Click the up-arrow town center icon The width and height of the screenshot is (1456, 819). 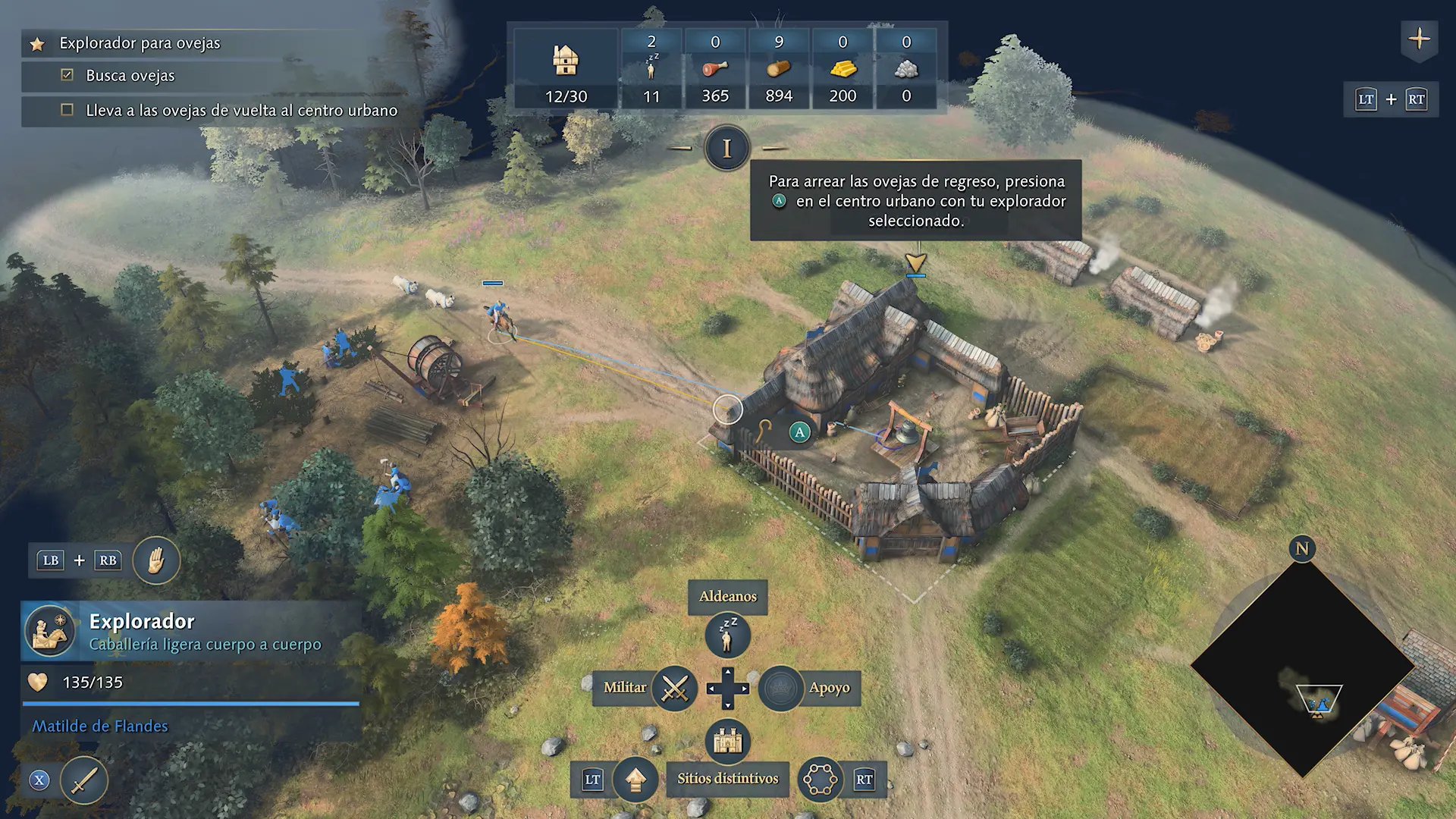tap(635, 779)
